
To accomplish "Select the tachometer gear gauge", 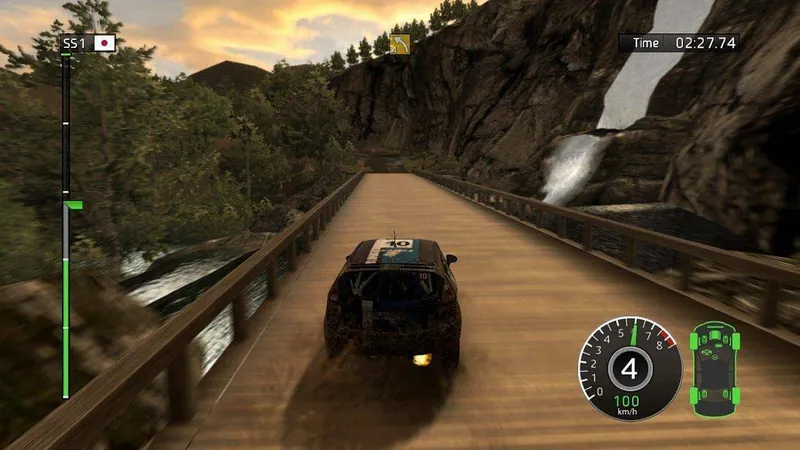I will 629,369.
